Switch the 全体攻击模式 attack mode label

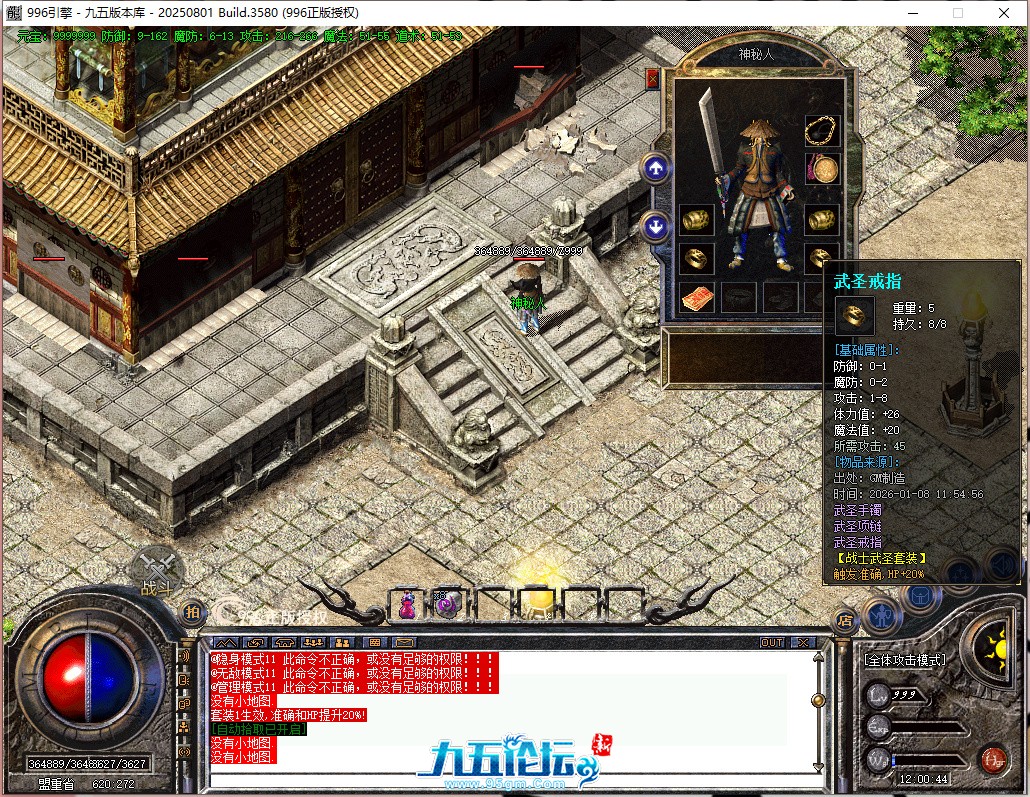click(x=905, y=661)
